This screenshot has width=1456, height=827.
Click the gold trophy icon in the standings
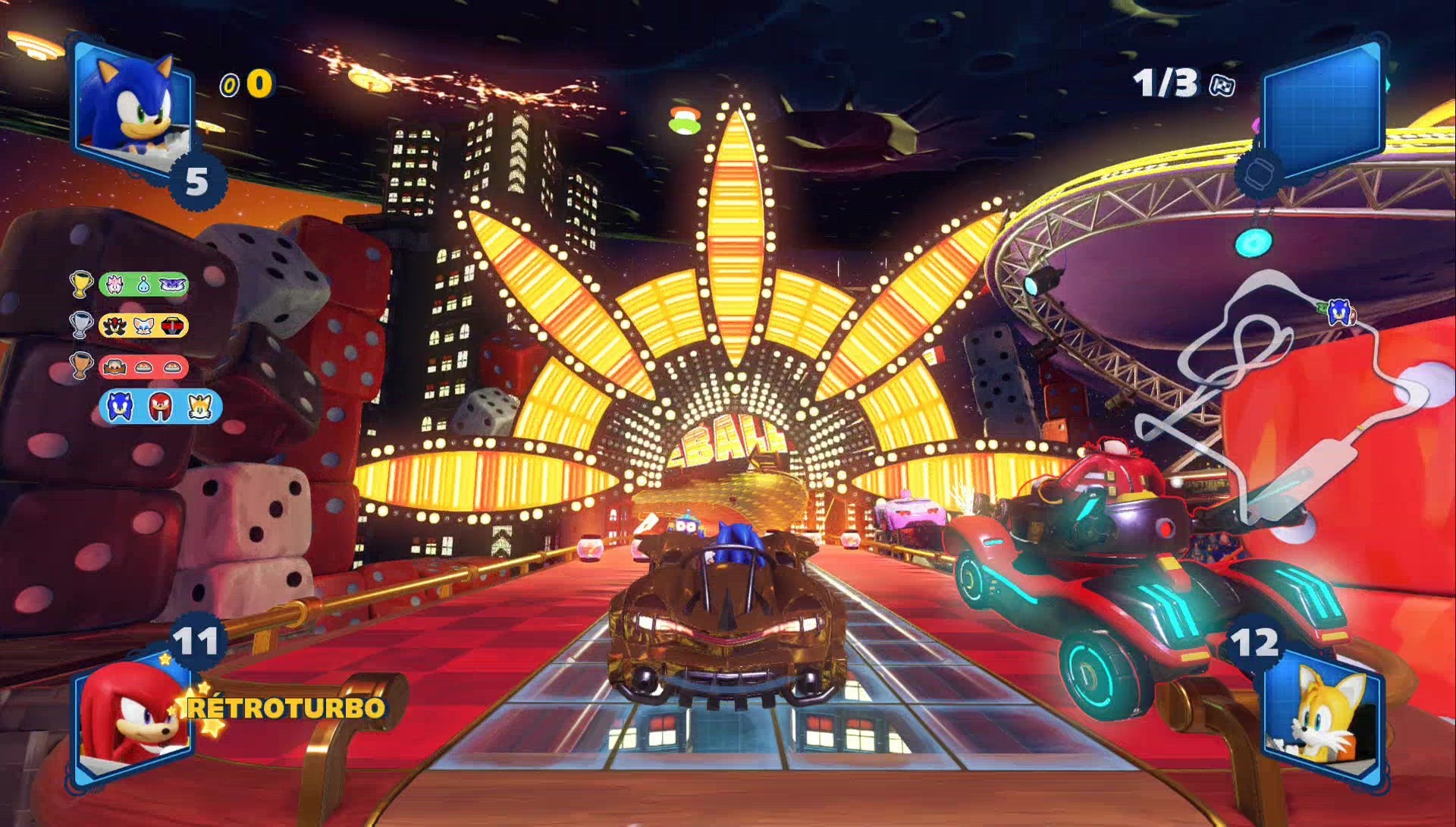[81, 285]
